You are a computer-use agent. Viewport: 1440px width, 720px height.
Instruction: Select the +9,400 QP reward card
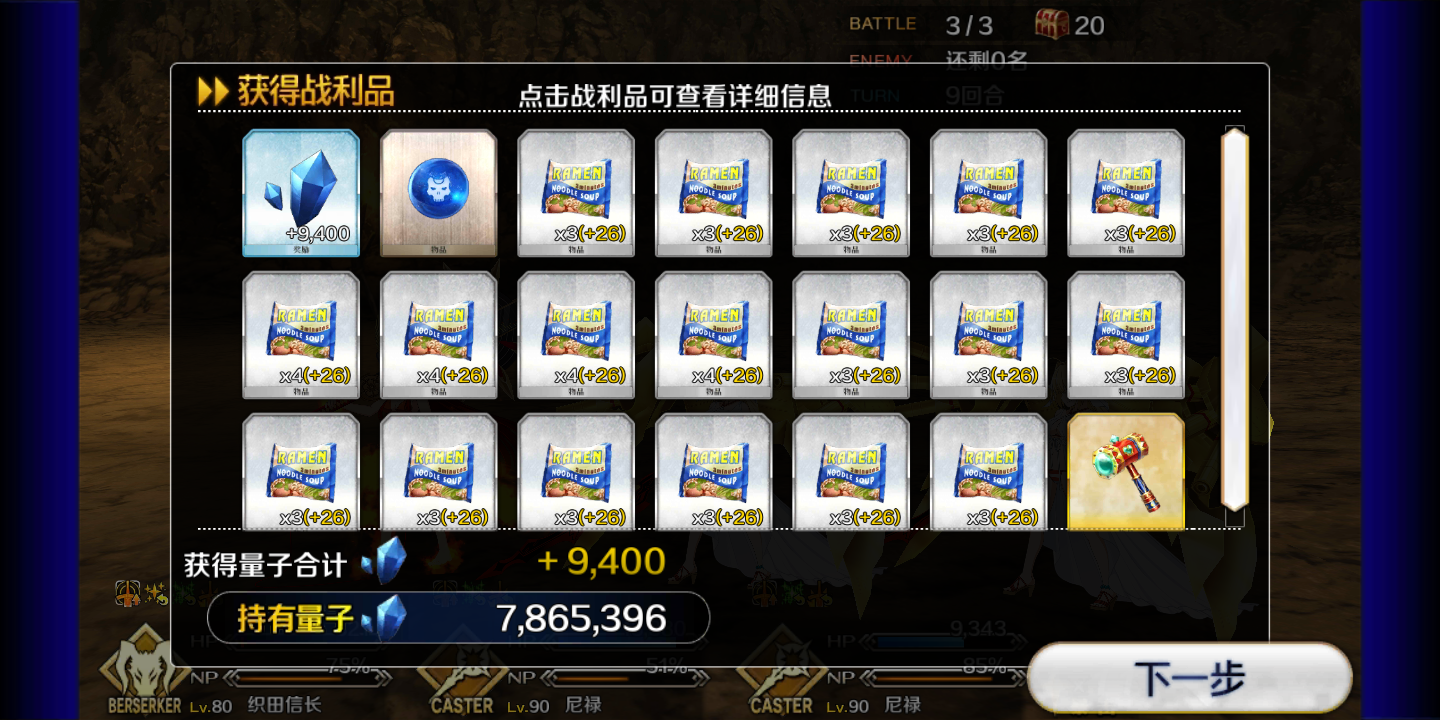[x=301, y=192]
